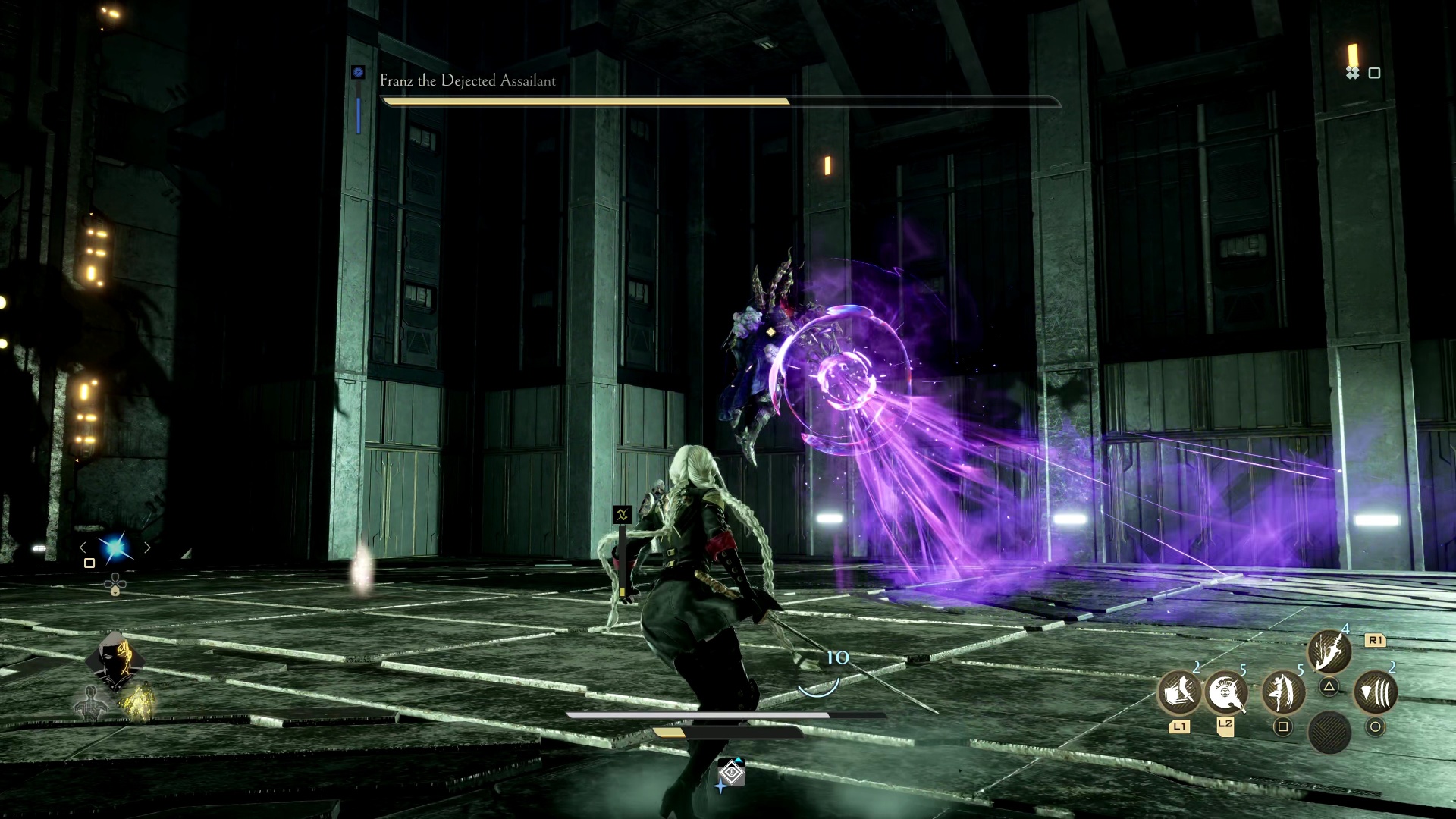Trigger the R1 blade skill icon
Image resolution: width=1456 pixels, height=819 pixels.
tap(1328, 651)
